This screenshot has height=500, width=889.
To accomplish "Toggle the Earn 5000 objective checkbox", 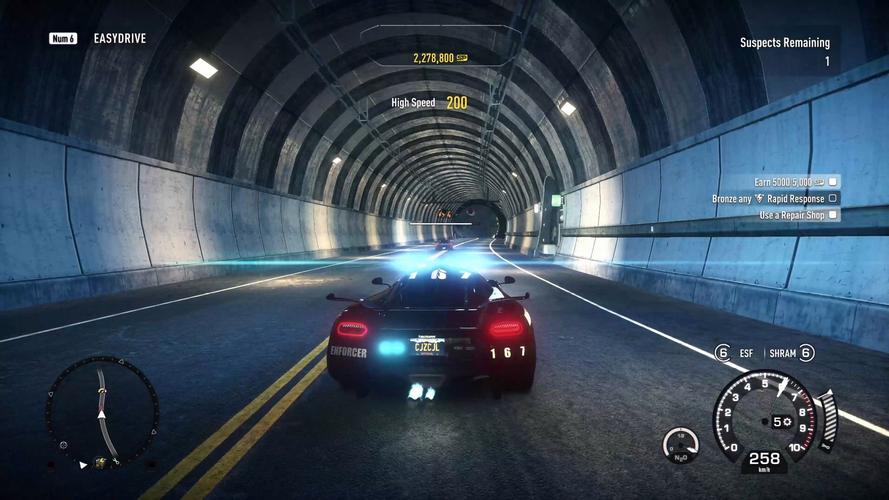I will [833, 182].
